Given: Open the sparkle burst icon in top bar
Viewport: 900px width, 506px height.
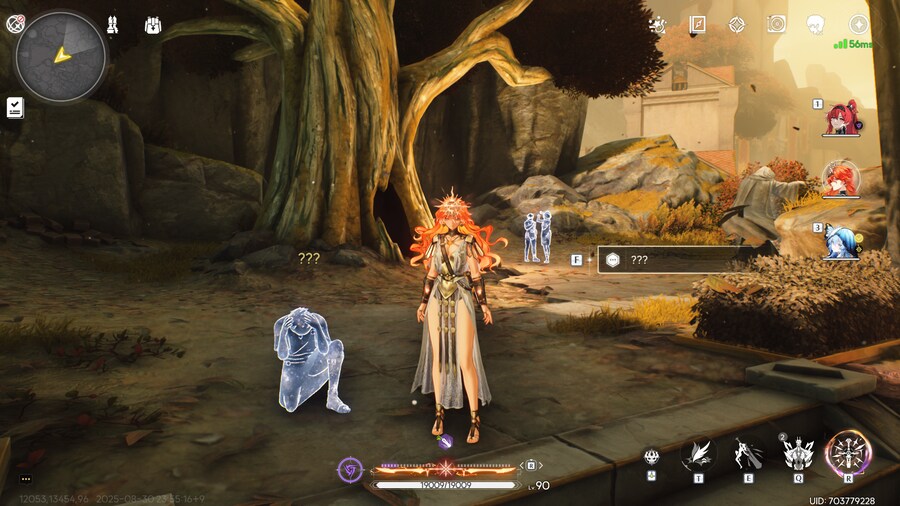Looking at the screenshot, I should click(x=657, y=25).
